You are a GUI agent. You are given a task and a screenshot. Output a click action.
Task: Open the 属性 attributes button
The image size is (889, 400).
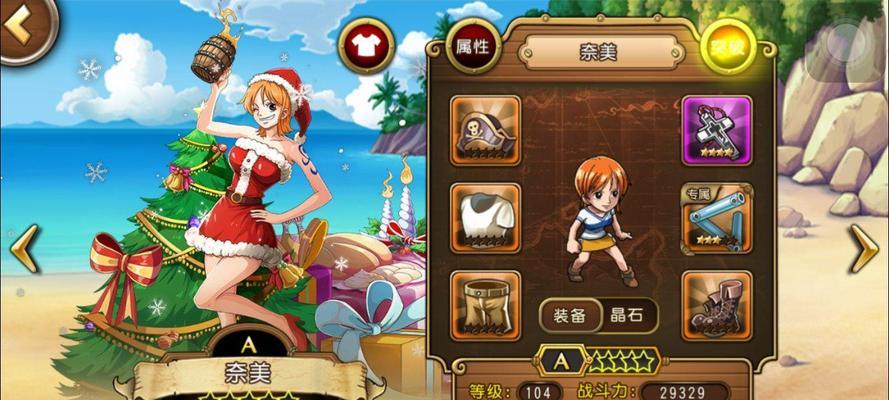pyautogui.click(x=472, y=48)
